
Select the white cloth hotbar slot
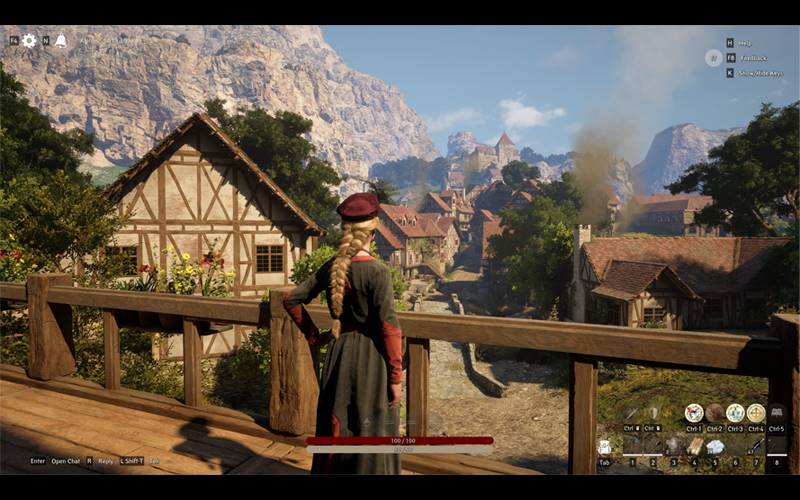coord(715,446)
